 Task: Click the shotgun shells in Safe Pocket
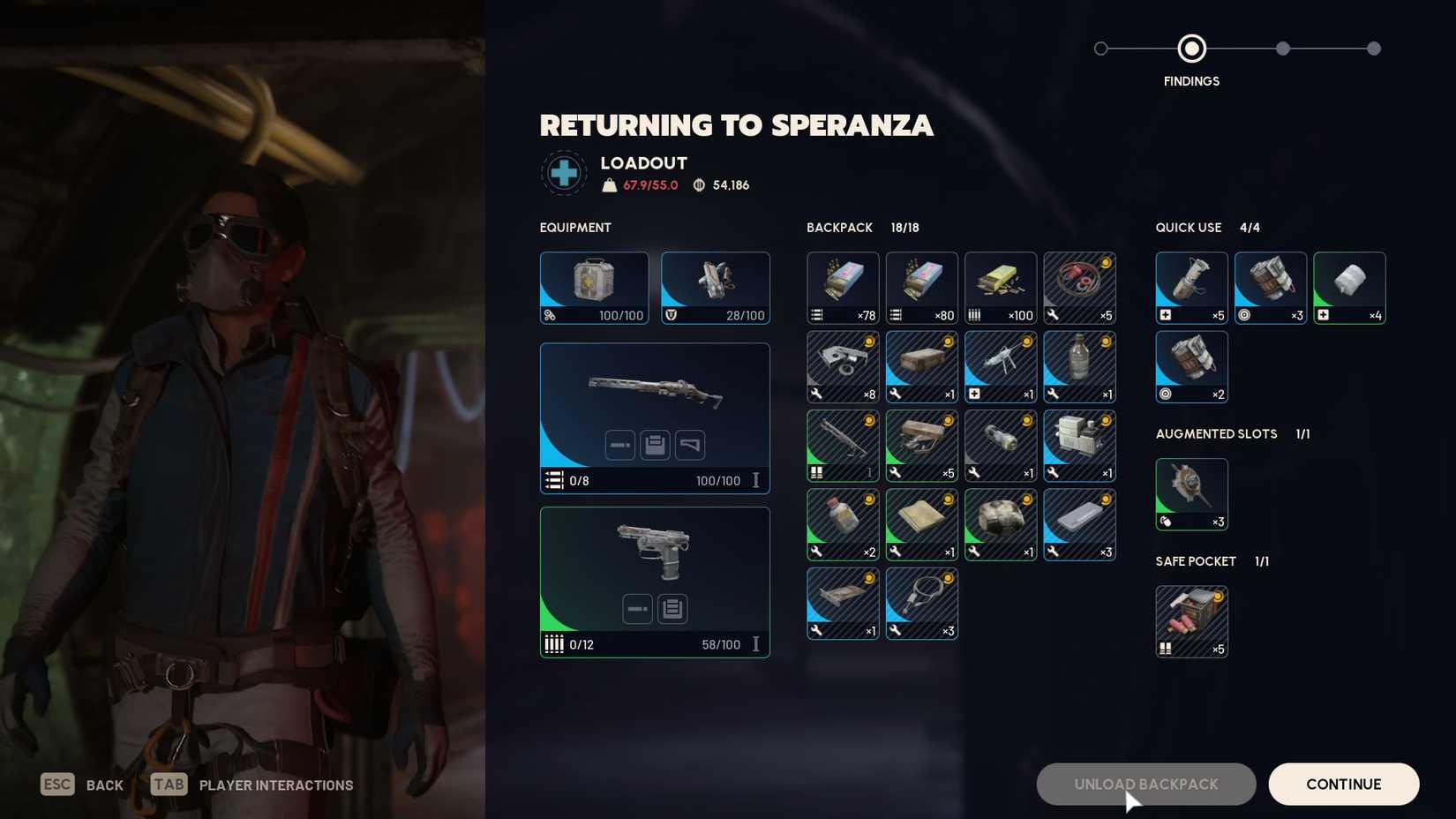[x=1191, y=620]
